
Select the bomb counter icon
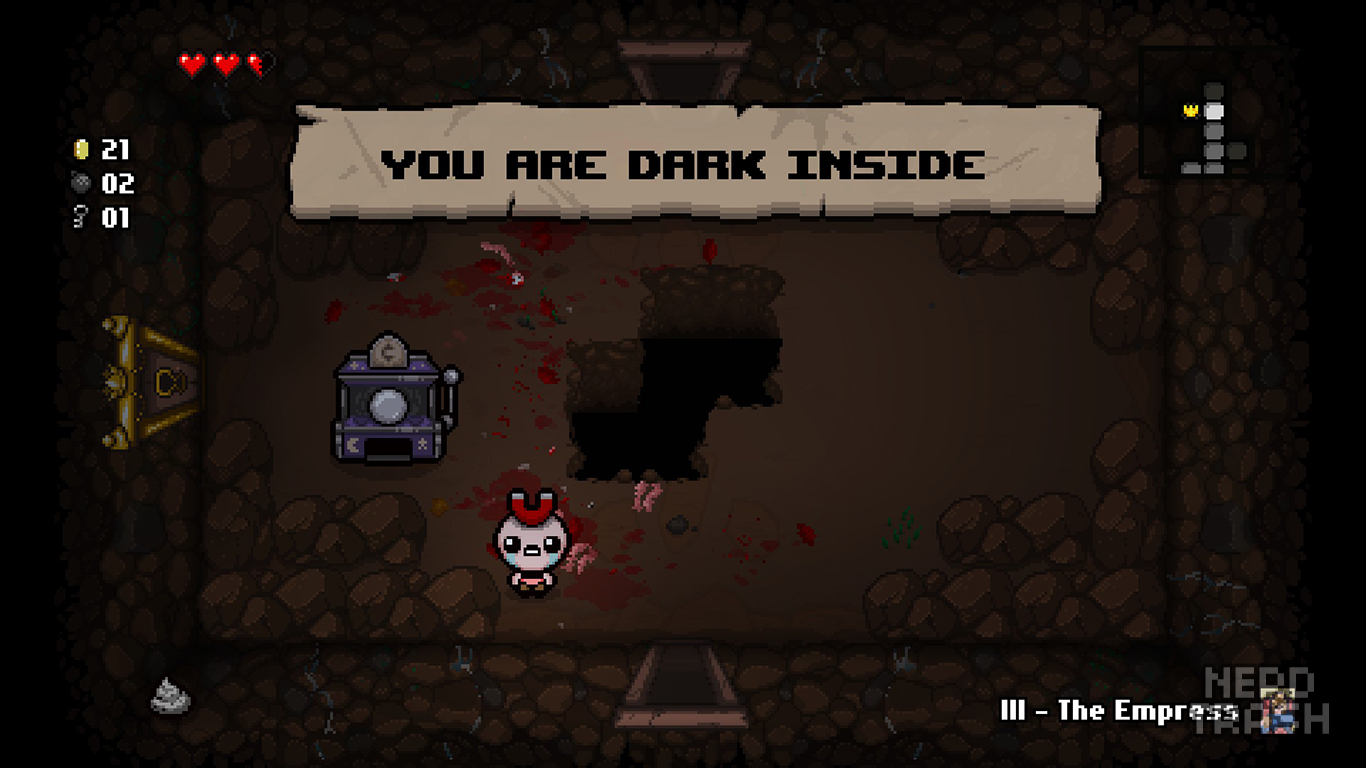[x=83, y=184]
